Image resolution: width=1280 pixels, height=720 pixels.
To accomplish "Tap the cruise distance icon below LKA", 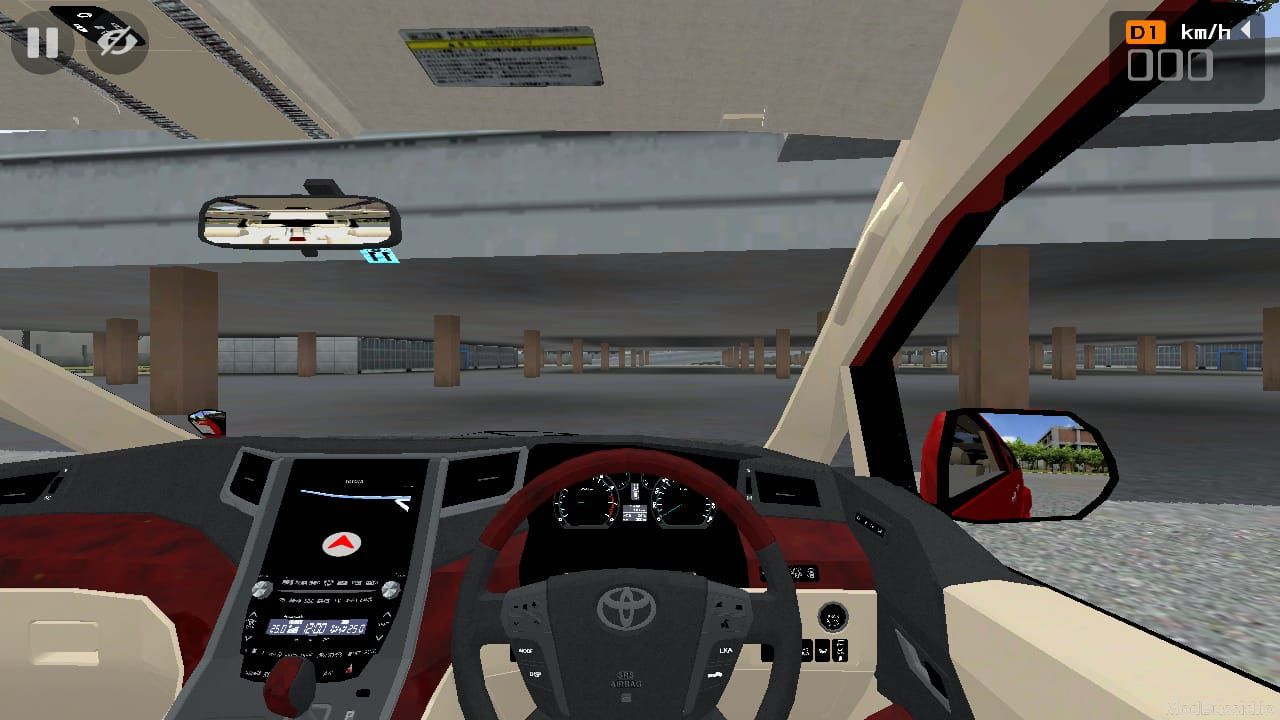I will click(715, 674).
